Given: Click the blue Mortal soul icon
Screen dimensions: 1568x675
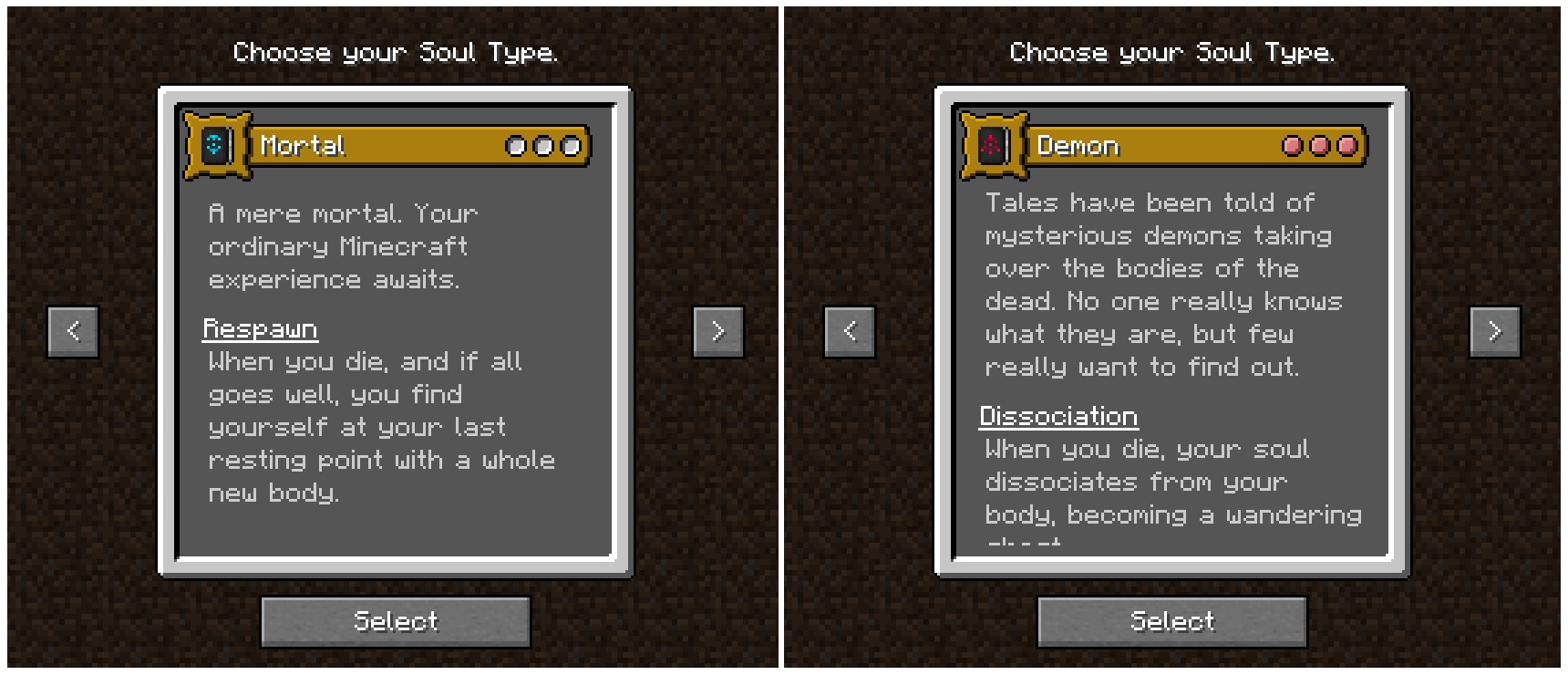Looking at the screenshot, I should coord(215,145).
